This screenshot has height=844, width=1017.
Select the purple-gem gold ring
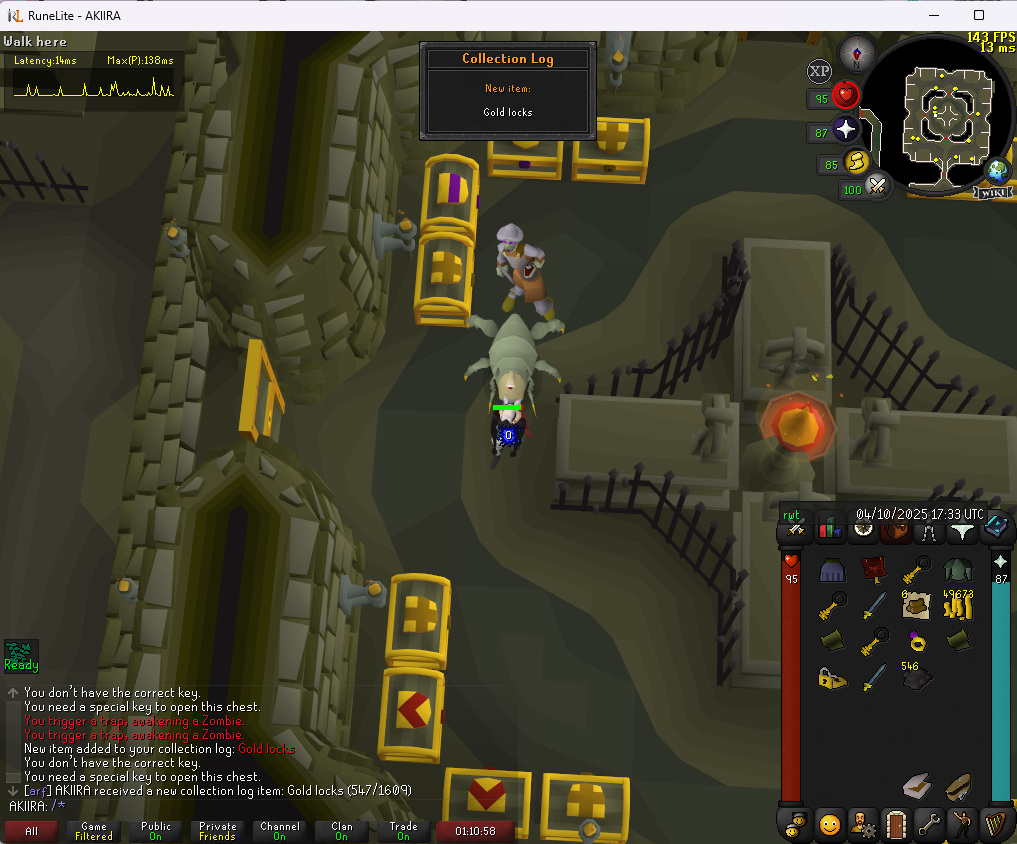click(x=916, y=639)
